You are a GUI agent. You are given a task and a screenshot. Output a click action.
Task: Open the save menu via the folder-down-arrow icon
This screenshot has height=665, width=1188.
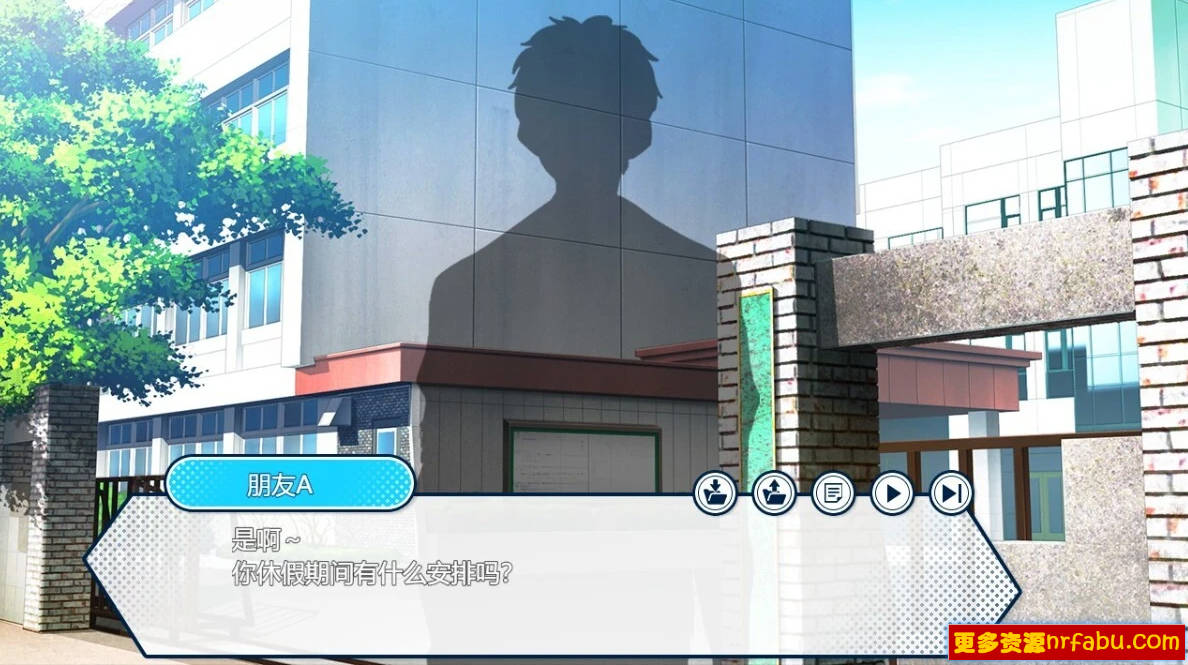(x=716, y=493)
